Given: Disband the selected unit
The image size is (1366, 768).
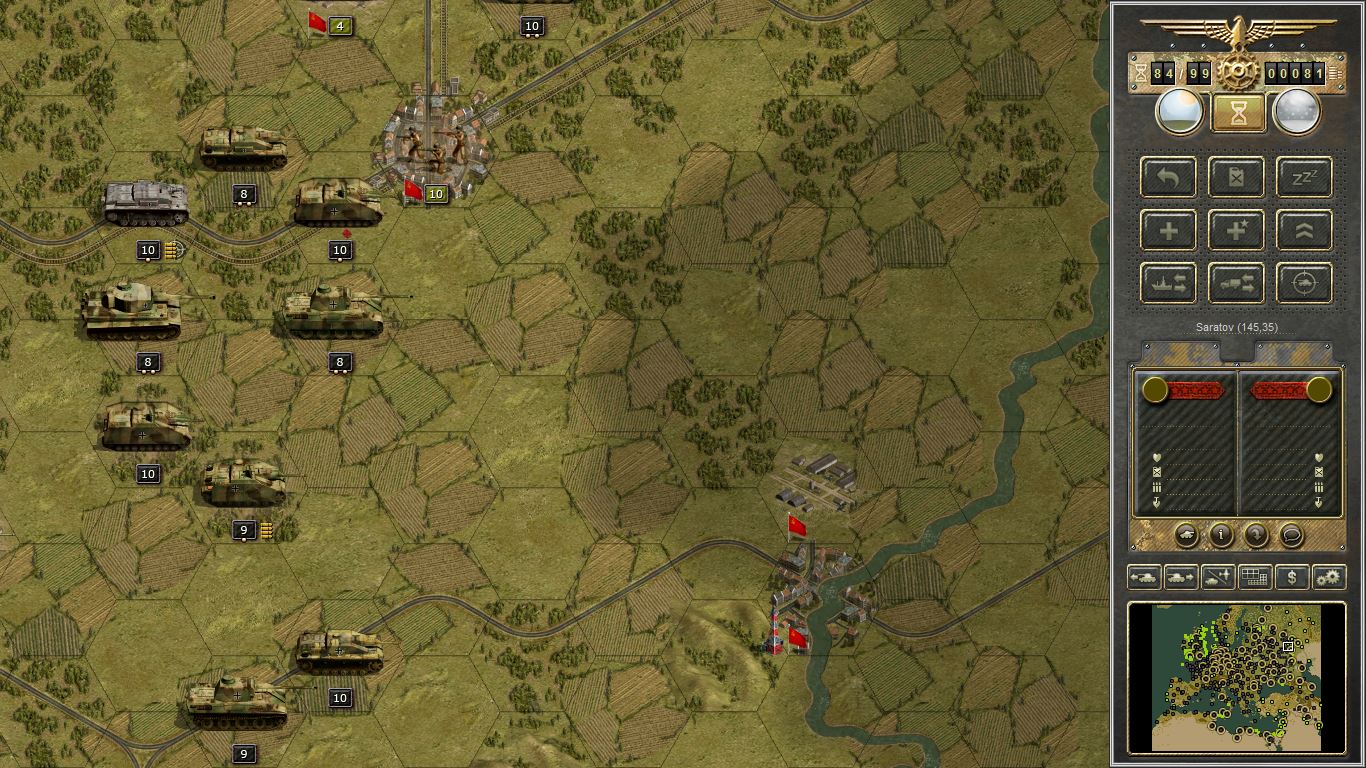Looking at the screenshot, I should click(1236, 177).
